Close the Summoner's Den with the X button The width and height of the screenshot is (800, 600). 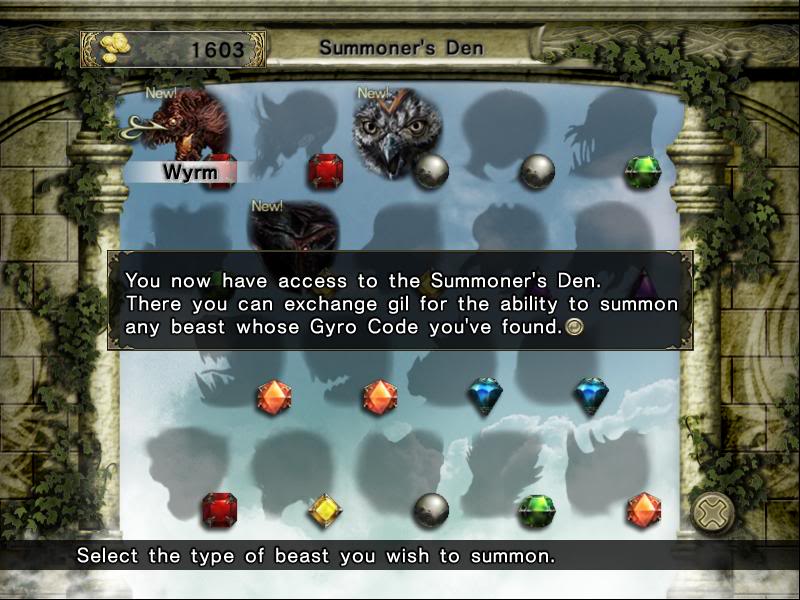(712, 513)
